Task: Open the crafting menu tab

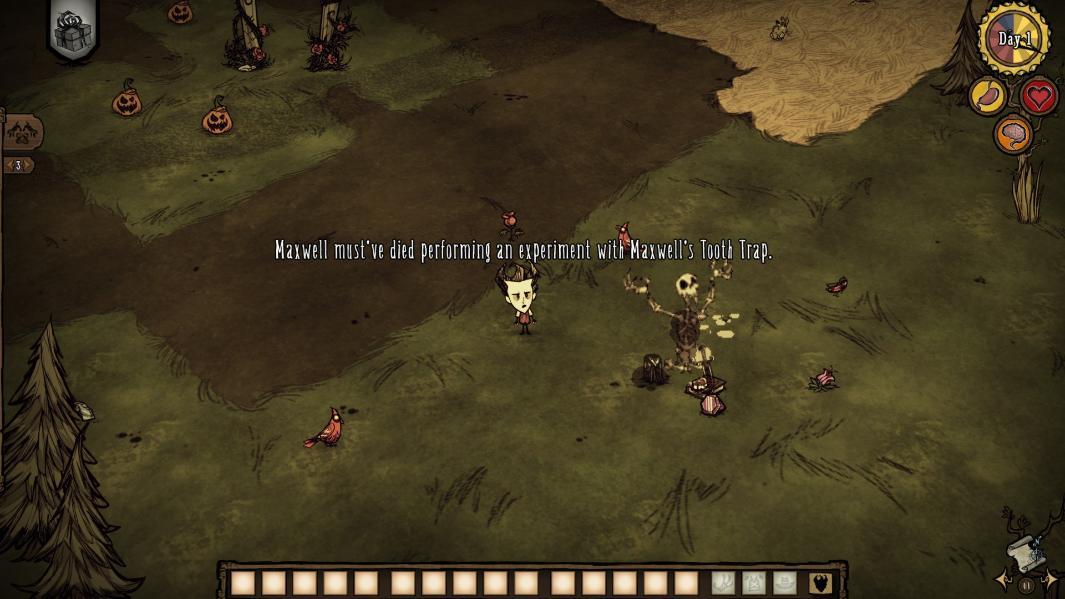Action: [21, 132]
